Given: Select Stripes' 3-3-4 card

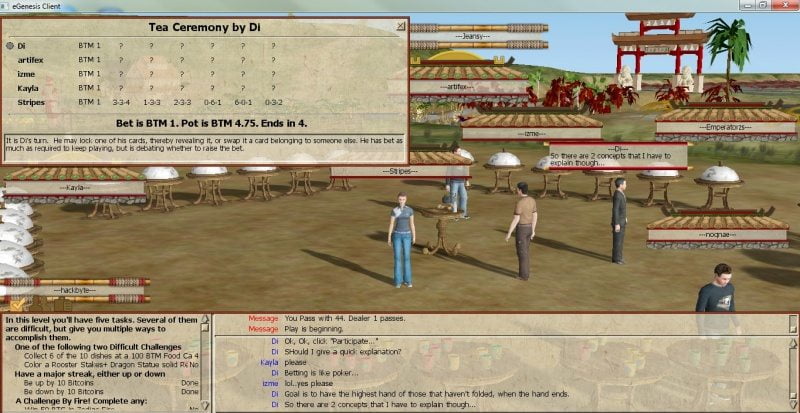Looking at the screenshot, I should pyautogui.click(x=122, y=102).
